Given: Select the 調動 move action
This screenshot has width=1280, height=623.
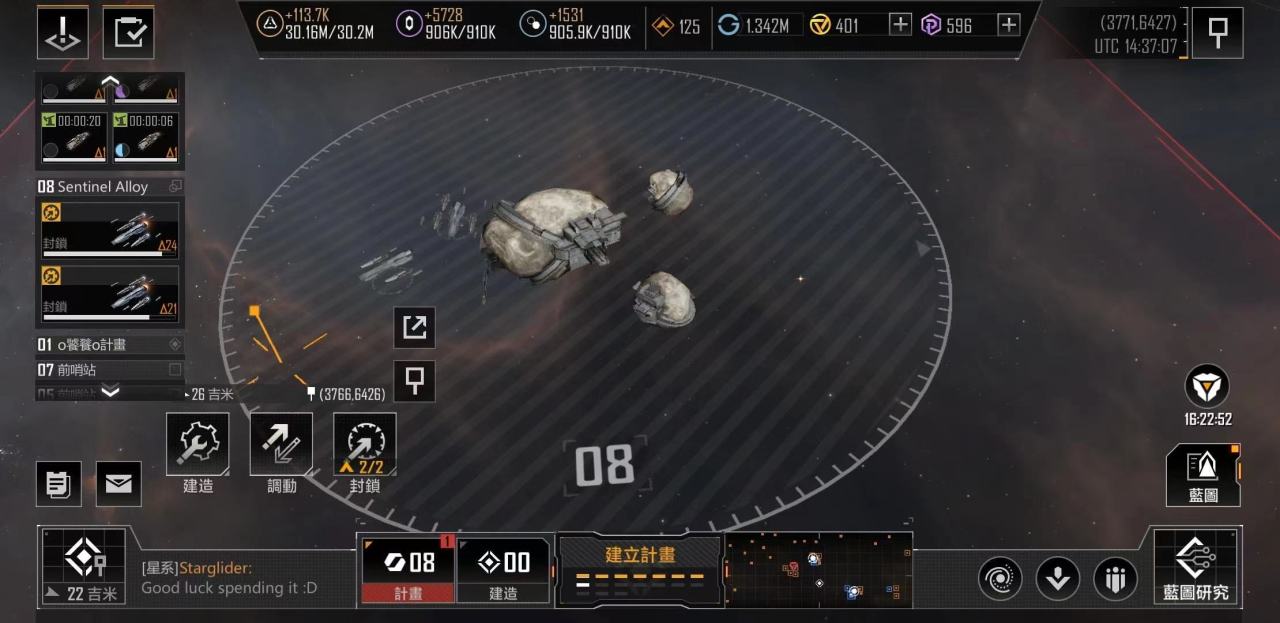Looking at the screenshot, I should tap(281, 445).
